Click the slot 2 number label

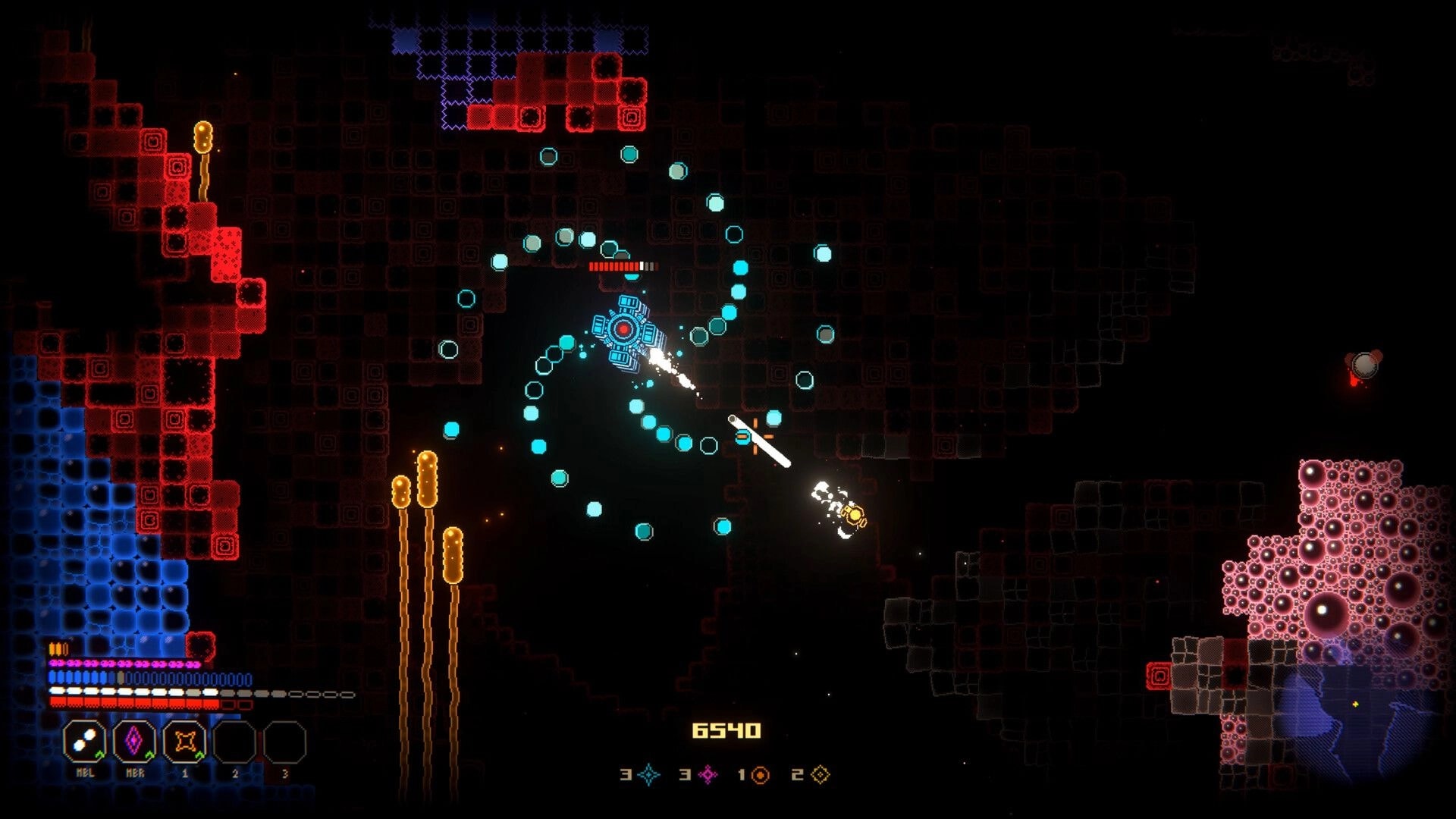[x=235, y=773]
